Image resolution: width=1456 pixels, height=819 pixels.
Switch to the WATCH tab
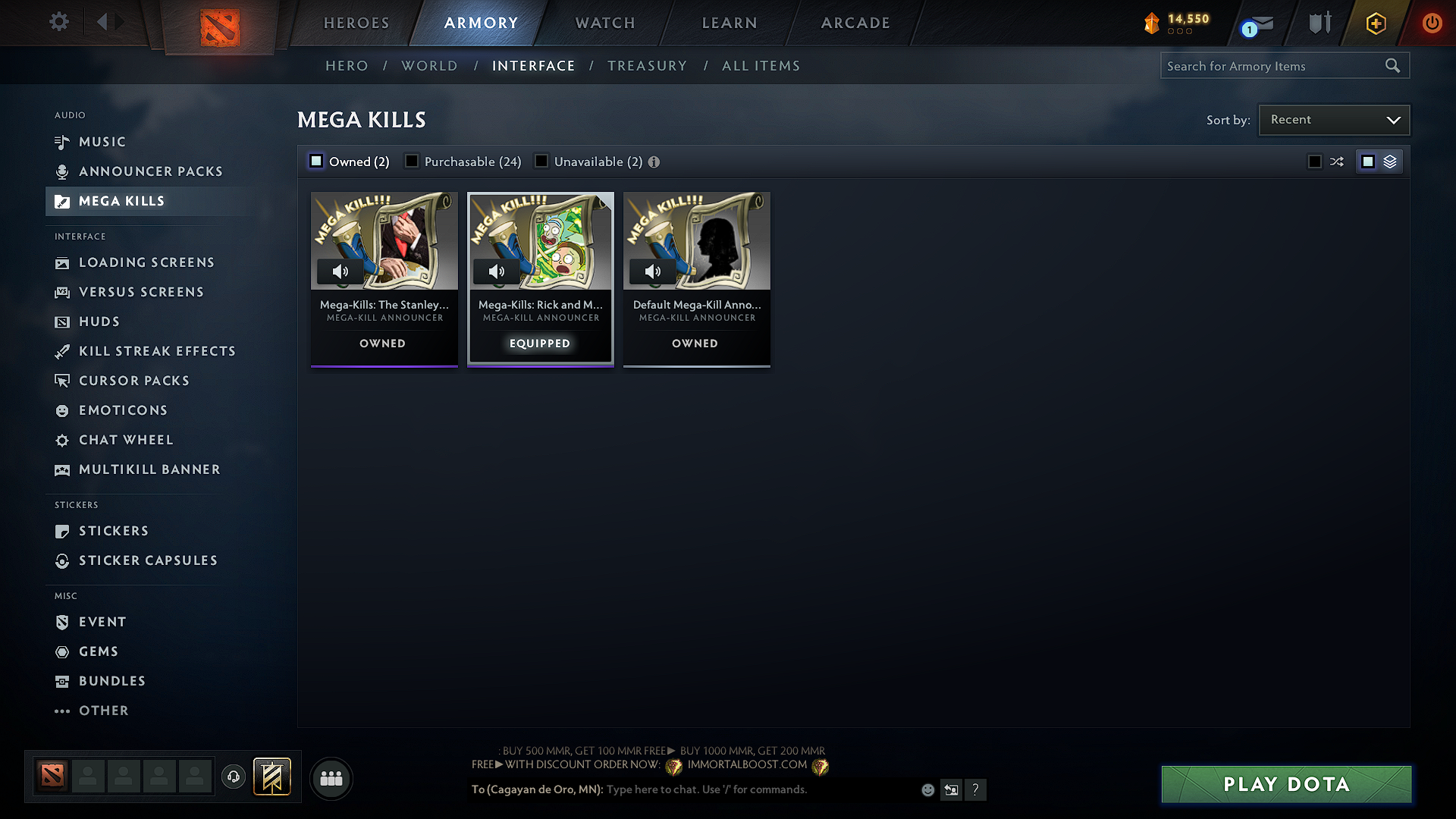604,23
